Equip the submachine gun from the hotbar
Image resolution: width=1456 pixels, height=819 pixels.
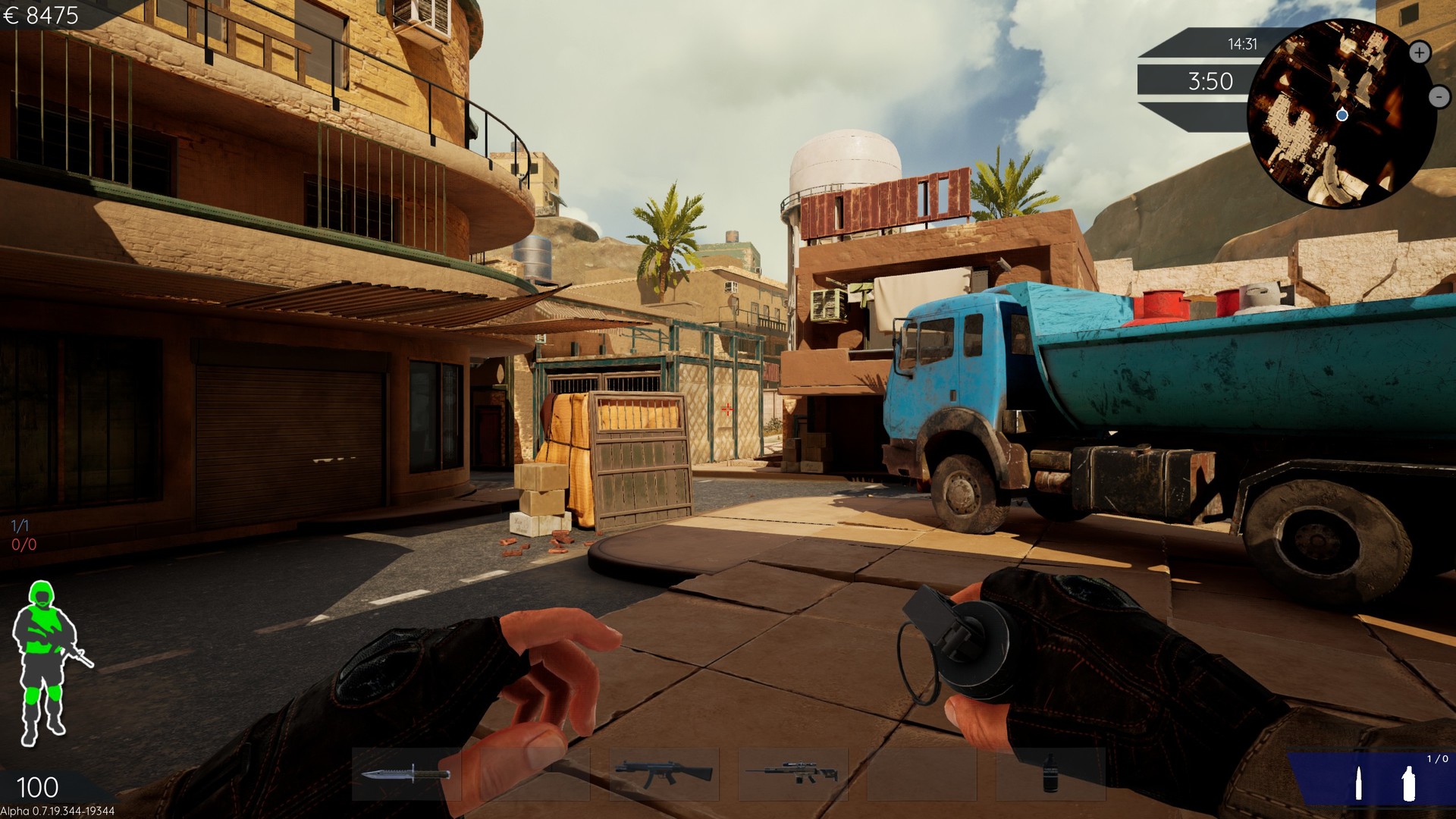664,774
